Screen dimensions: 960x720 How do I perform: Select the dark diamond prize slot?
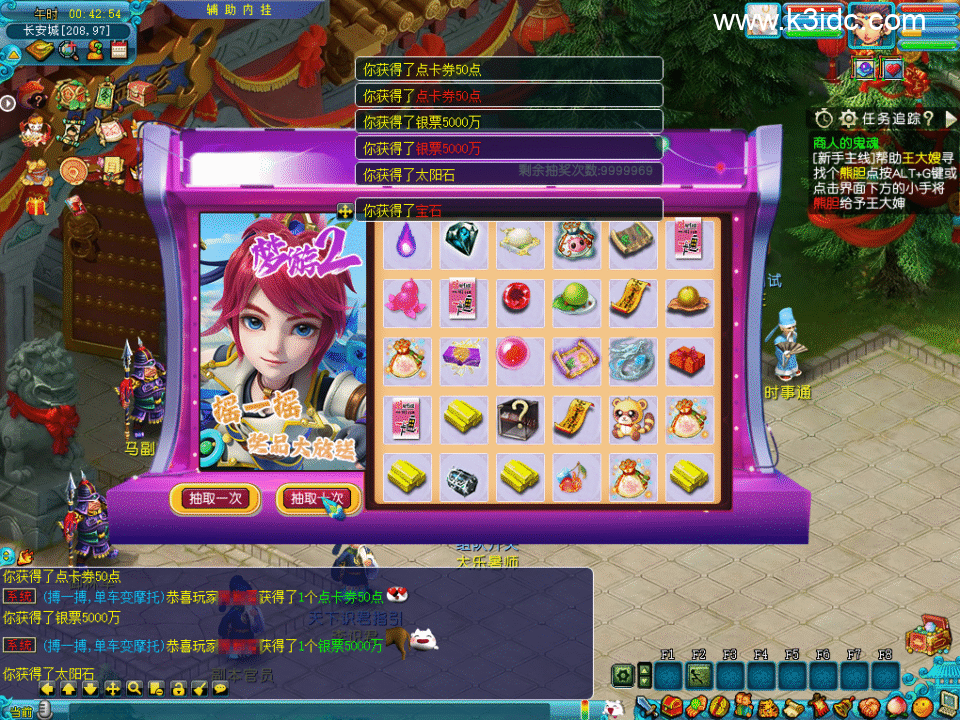tap(463, 241)
